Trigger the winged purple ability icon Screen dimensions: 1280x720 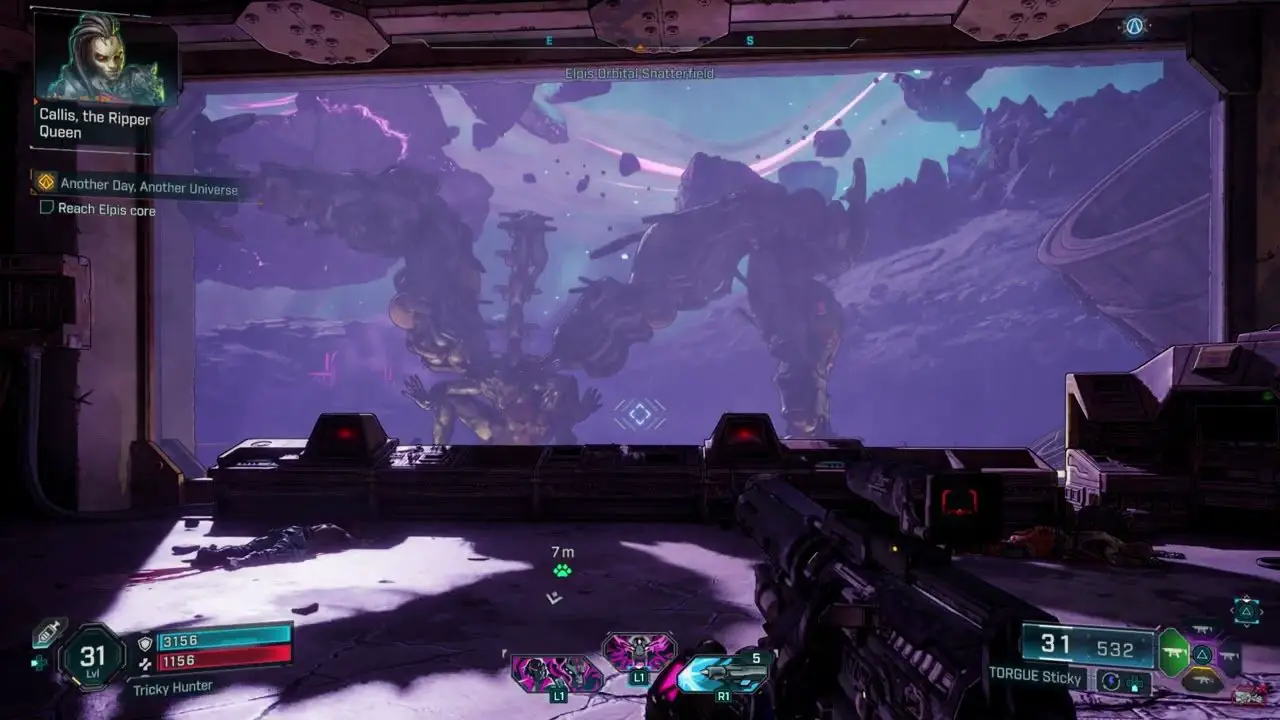[x=638, y=651]
